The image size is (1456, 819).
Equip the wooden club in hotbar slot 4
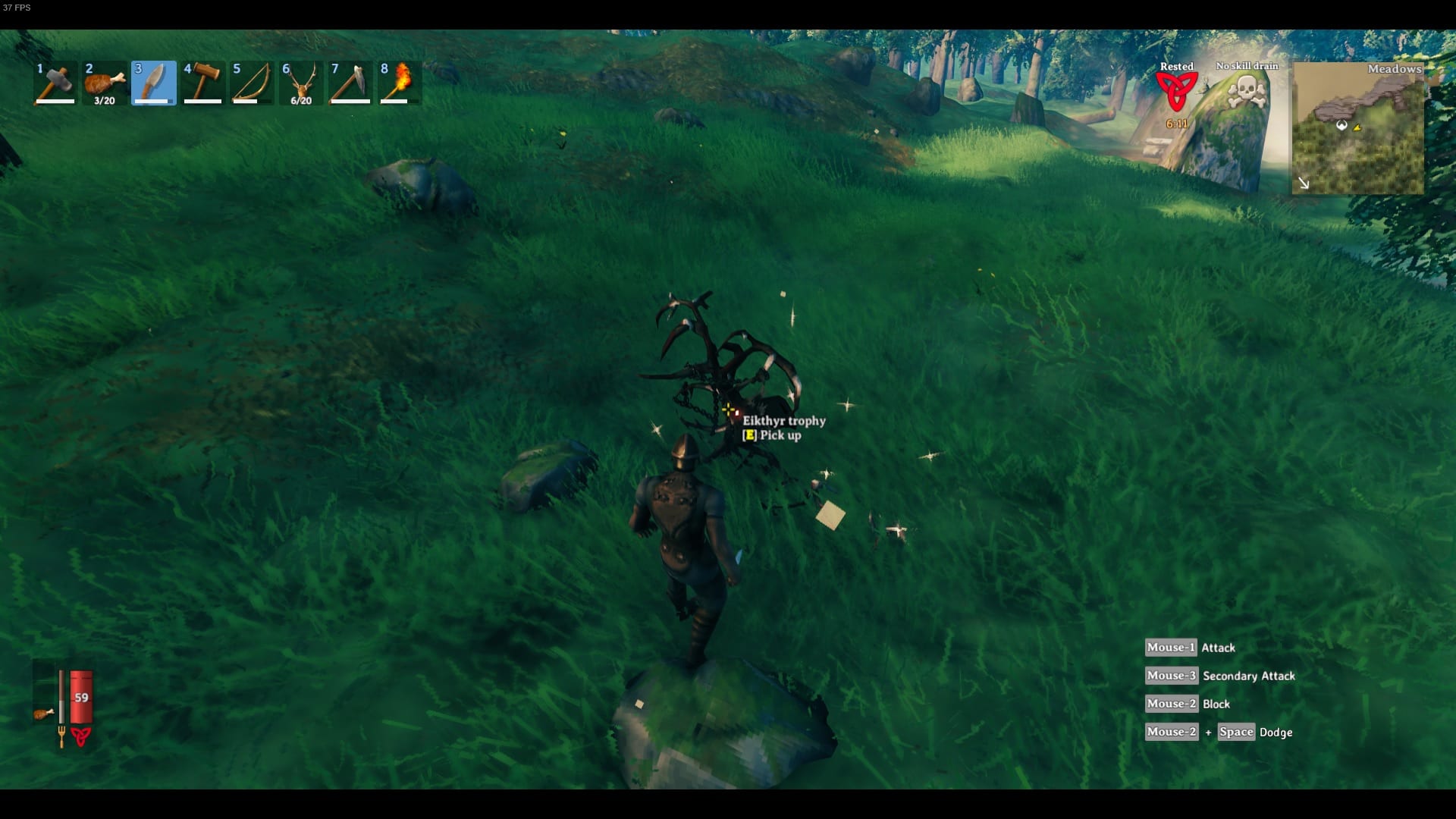(202, 82)
